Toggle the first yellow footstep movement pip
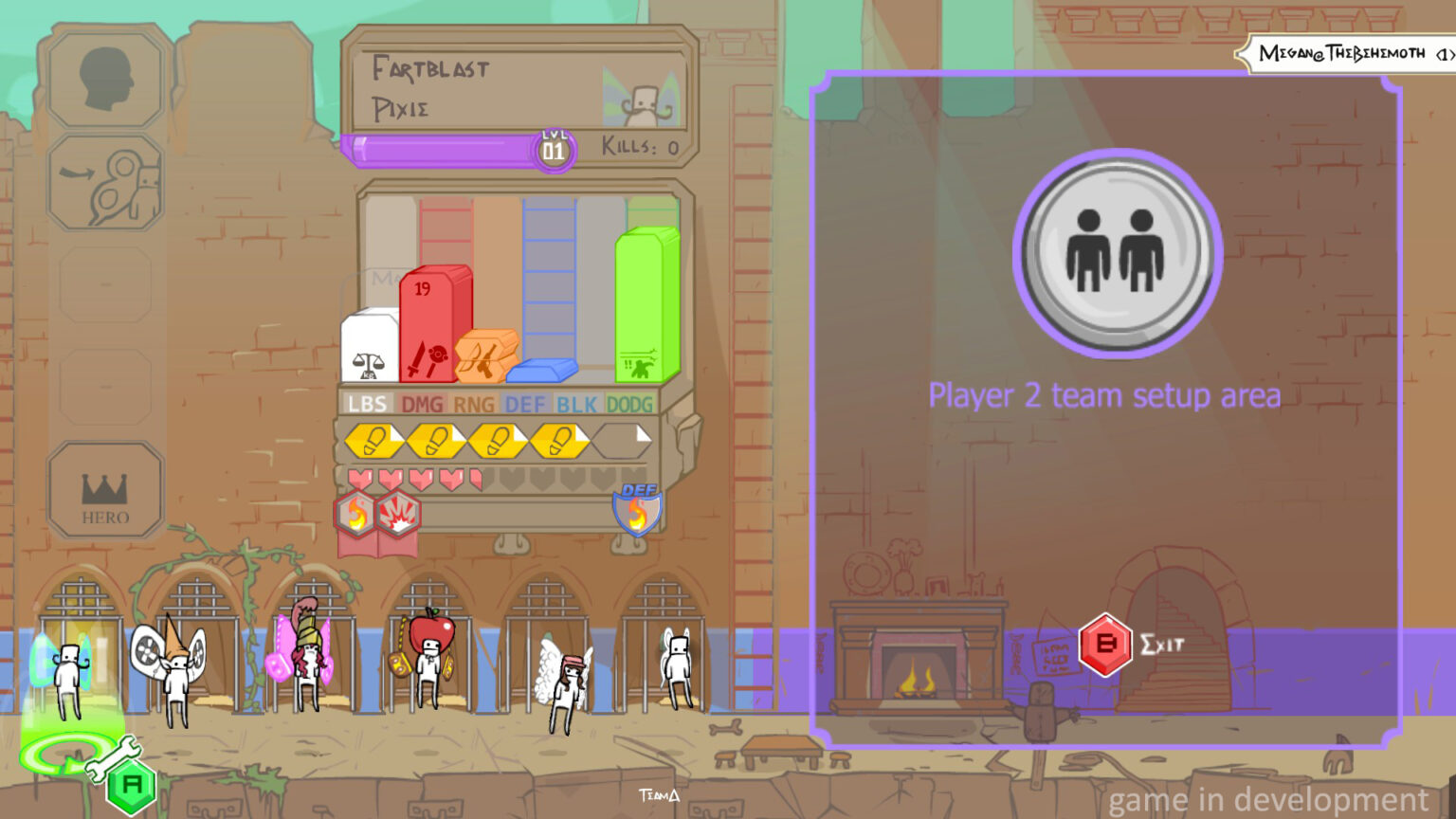 tap(374, 439)
